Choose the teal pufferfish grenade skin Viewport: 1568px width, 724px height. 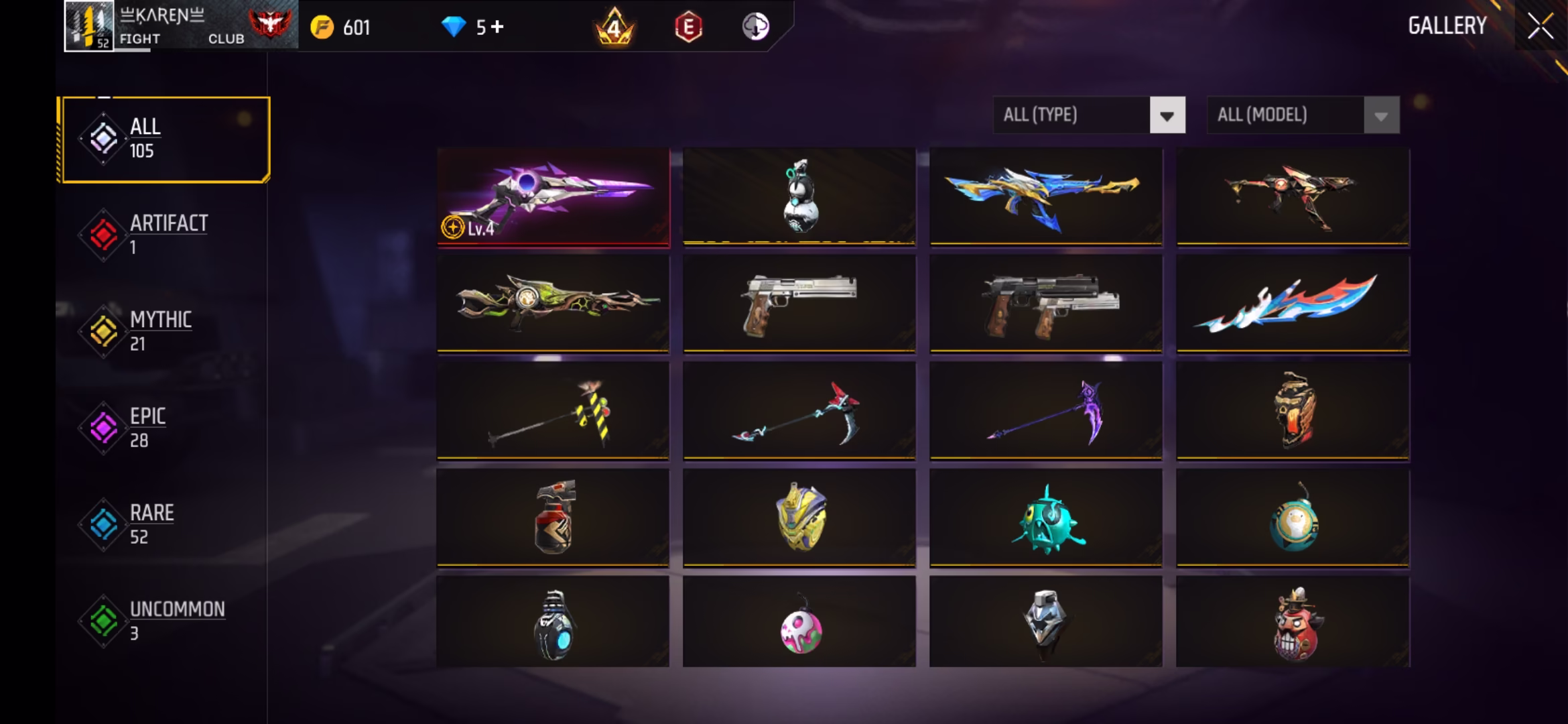coord(1045,518)
